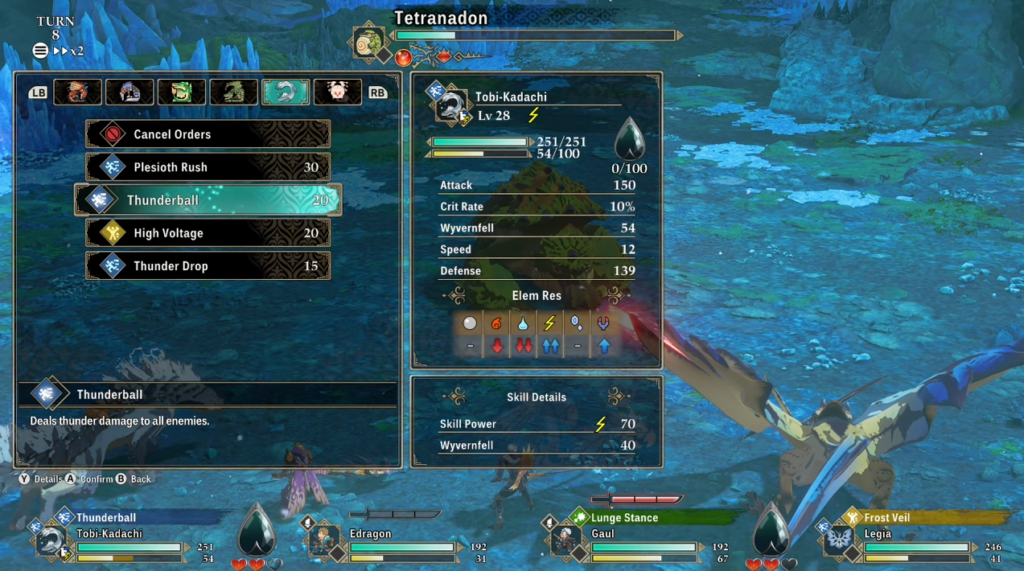Switch to the bright green monster tab
Image resolution: width=1024 pixels, height=571 pixels.
[182, 92]
